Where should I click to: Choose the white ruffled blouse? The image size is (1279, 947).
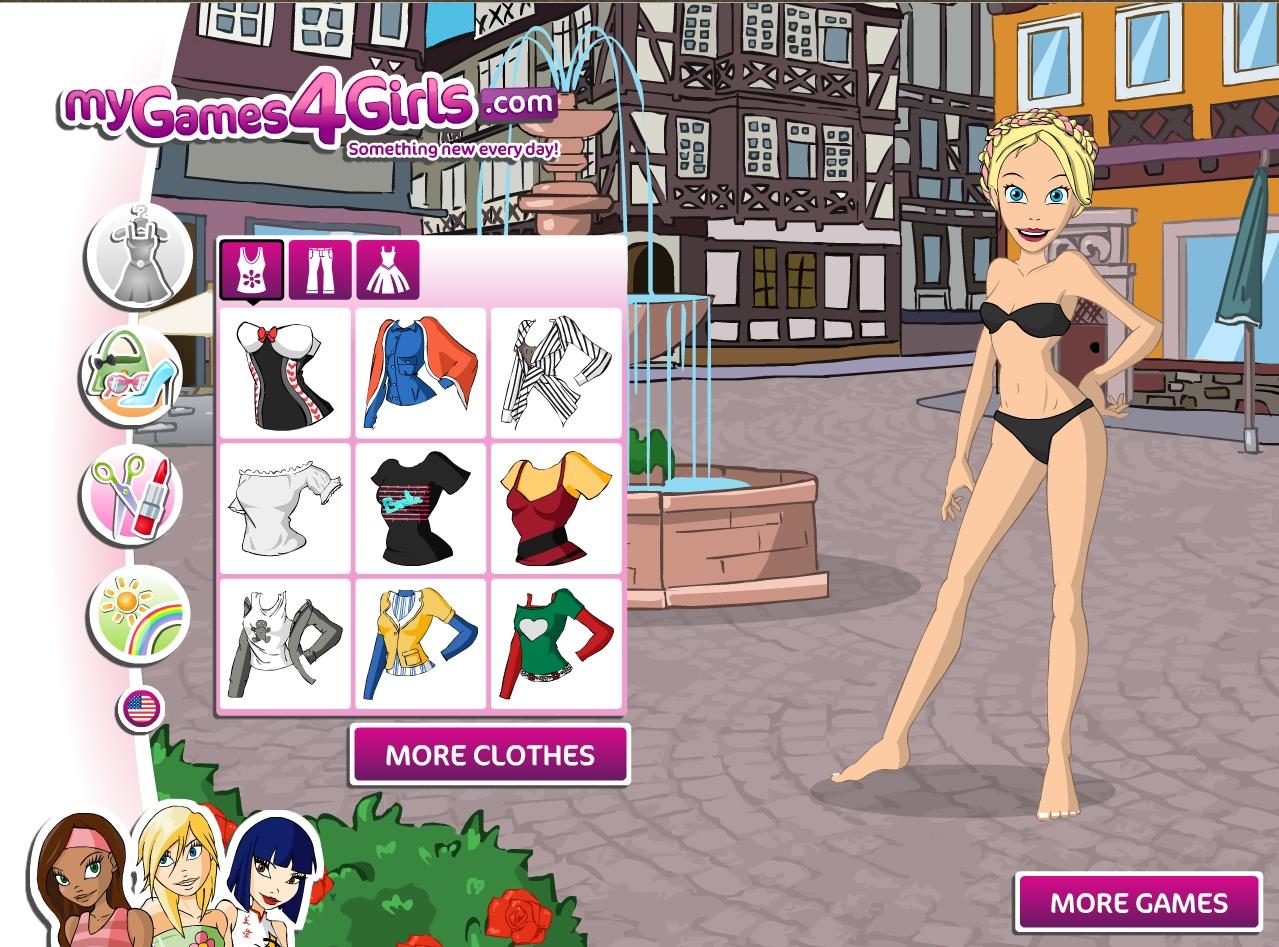pyautogui.click(x=285, y=508)
